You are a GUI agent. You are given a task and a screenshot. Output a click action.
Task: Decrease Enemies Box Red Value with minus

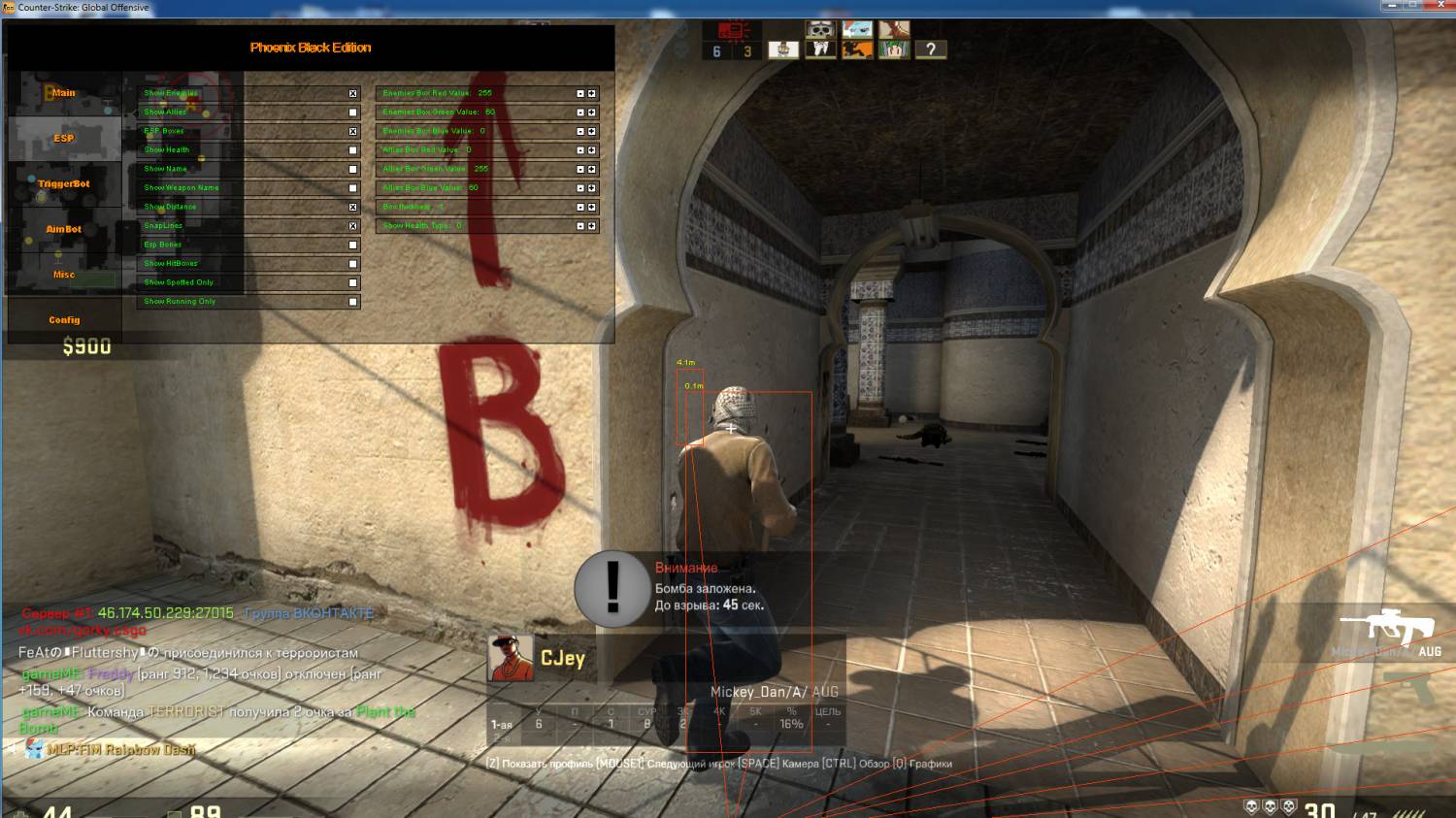[580, 94]
